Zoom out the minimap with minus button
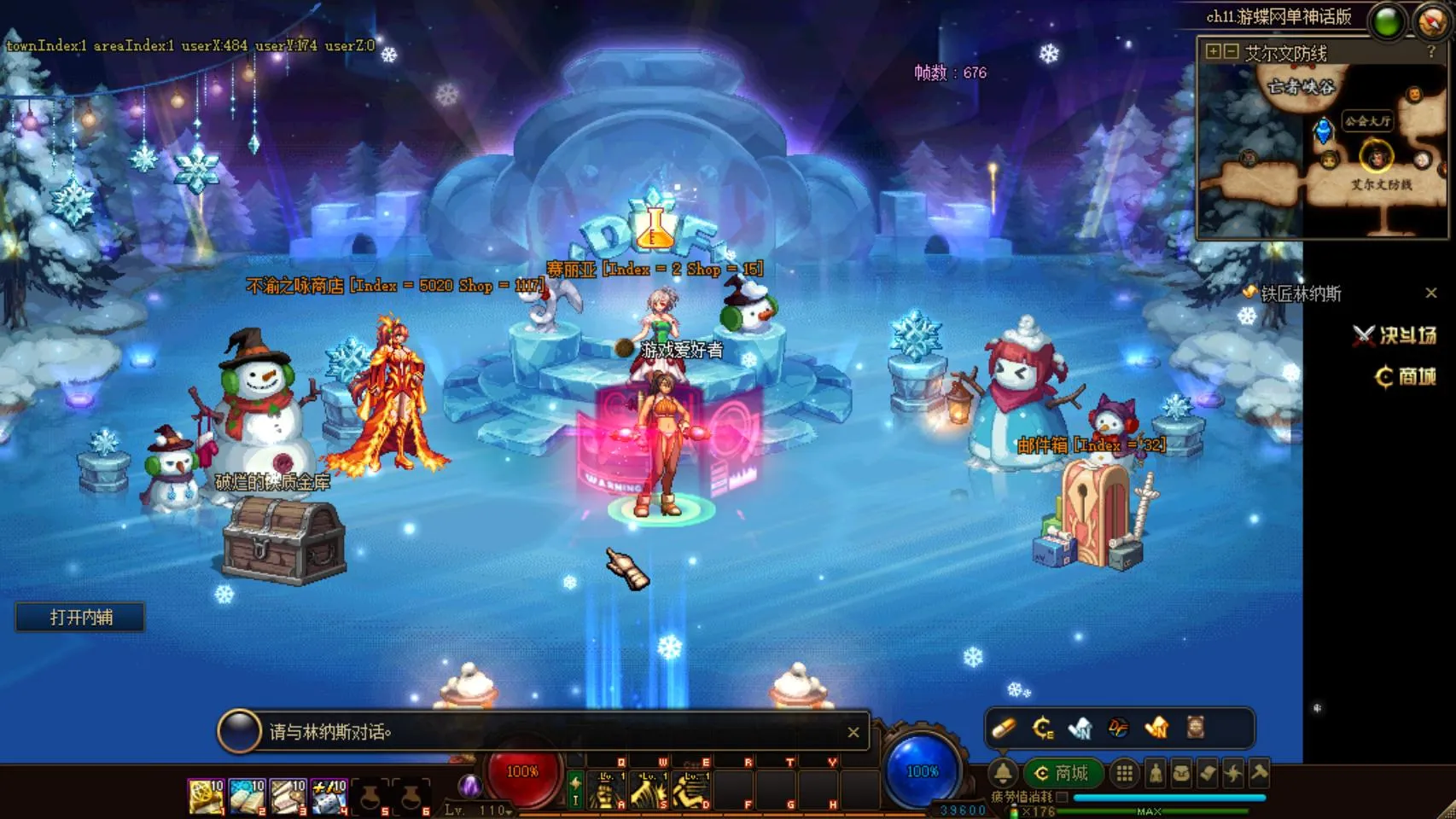The height and width of the screenshot is (819, 1456). tap(1231, 52)
